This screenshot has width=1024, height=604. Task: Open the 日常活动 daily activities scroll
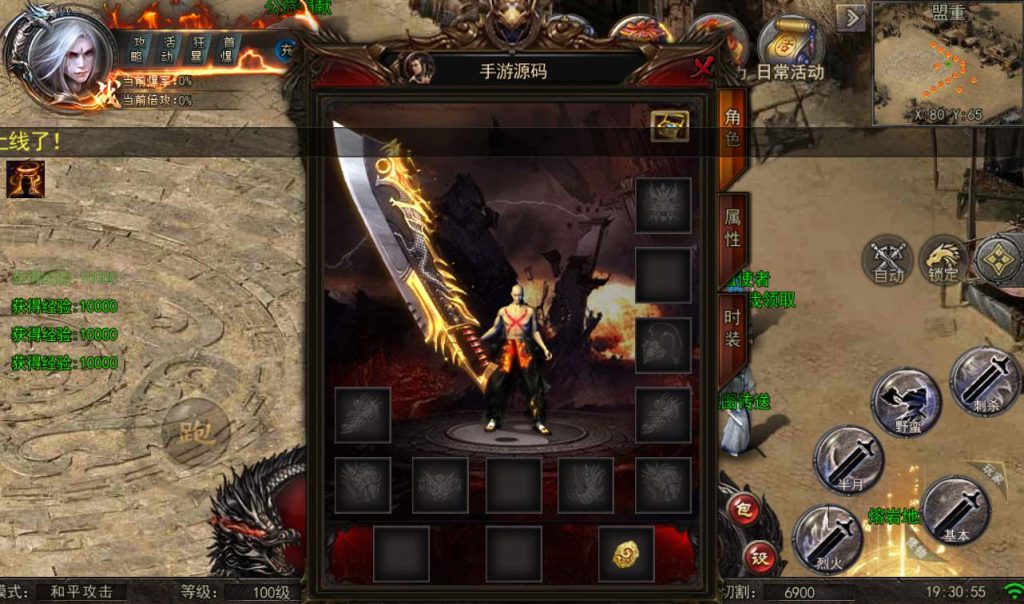789,48
